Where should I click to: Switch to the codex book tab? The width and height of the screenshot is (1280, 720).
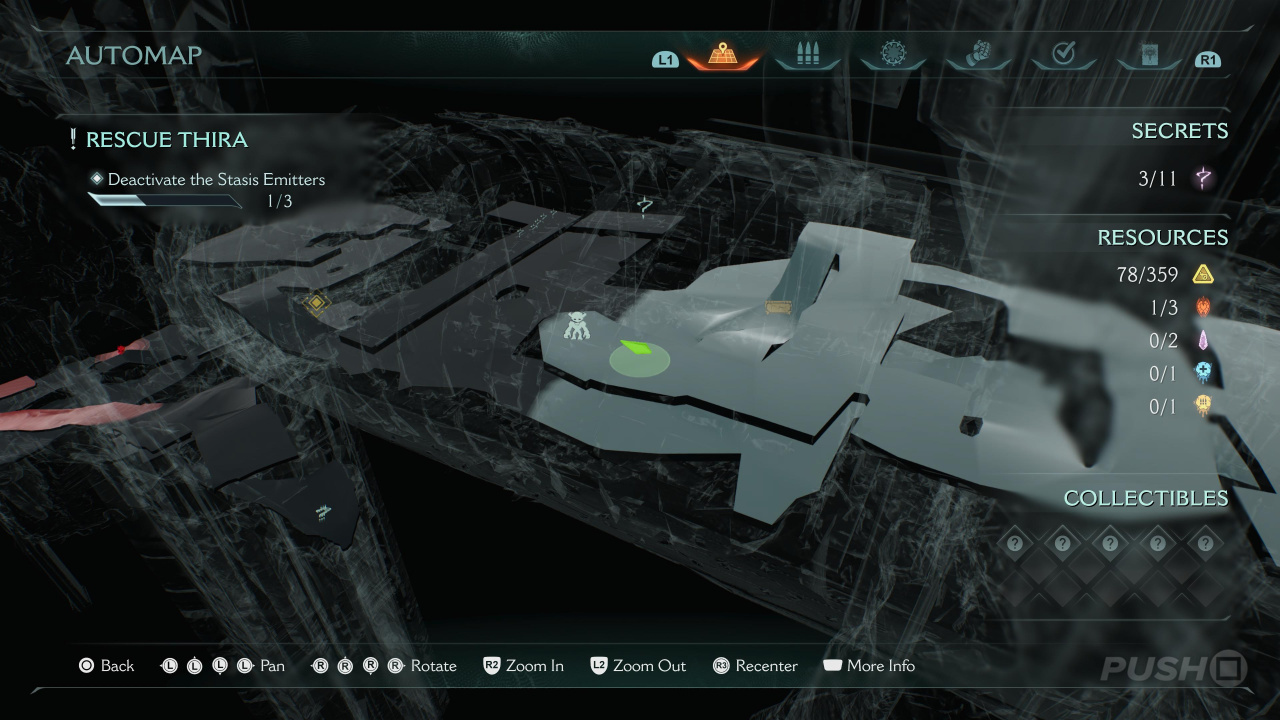[1149, 55]
